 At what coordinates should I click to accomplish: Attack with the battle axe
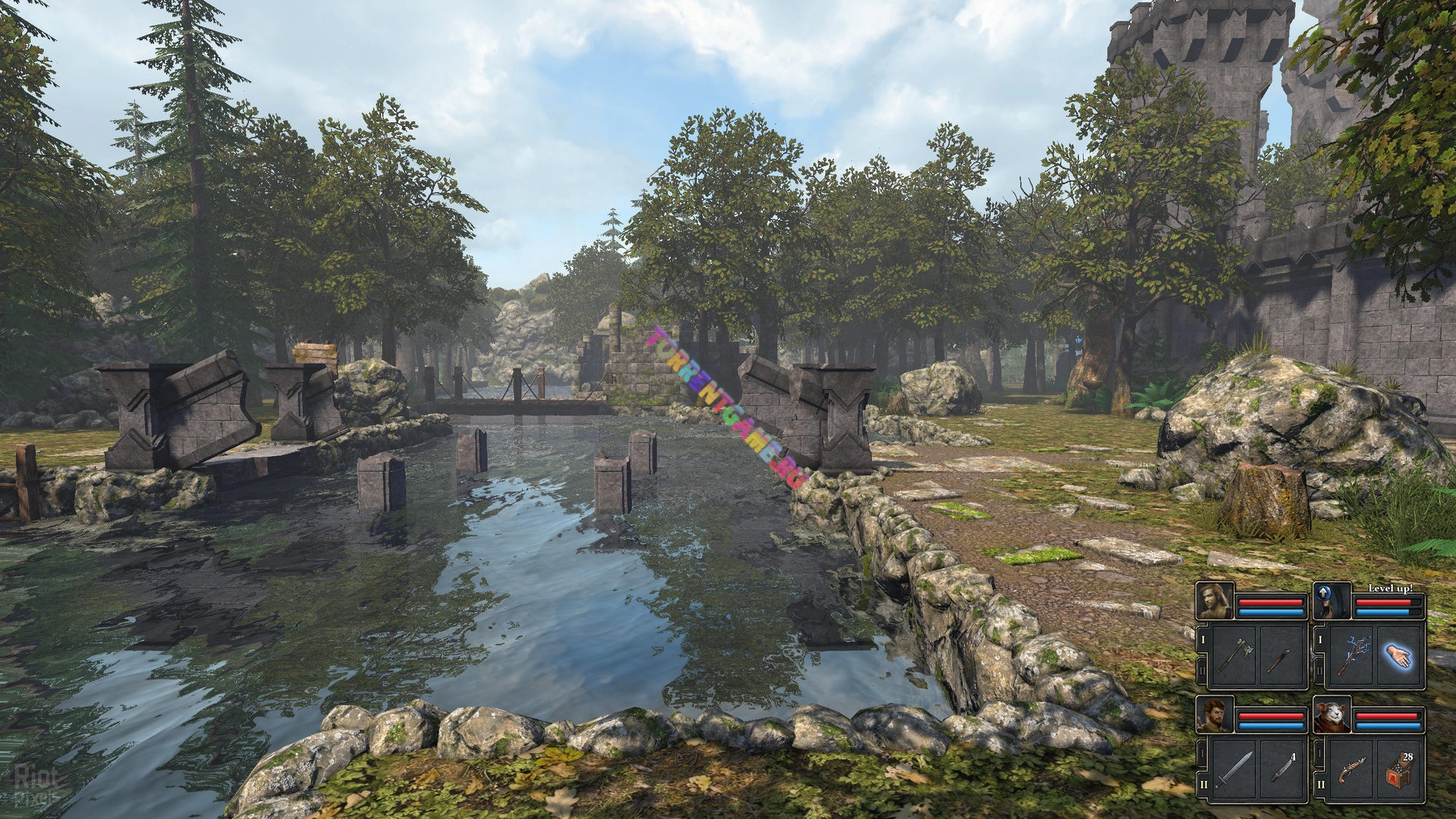pos(1234,656)
